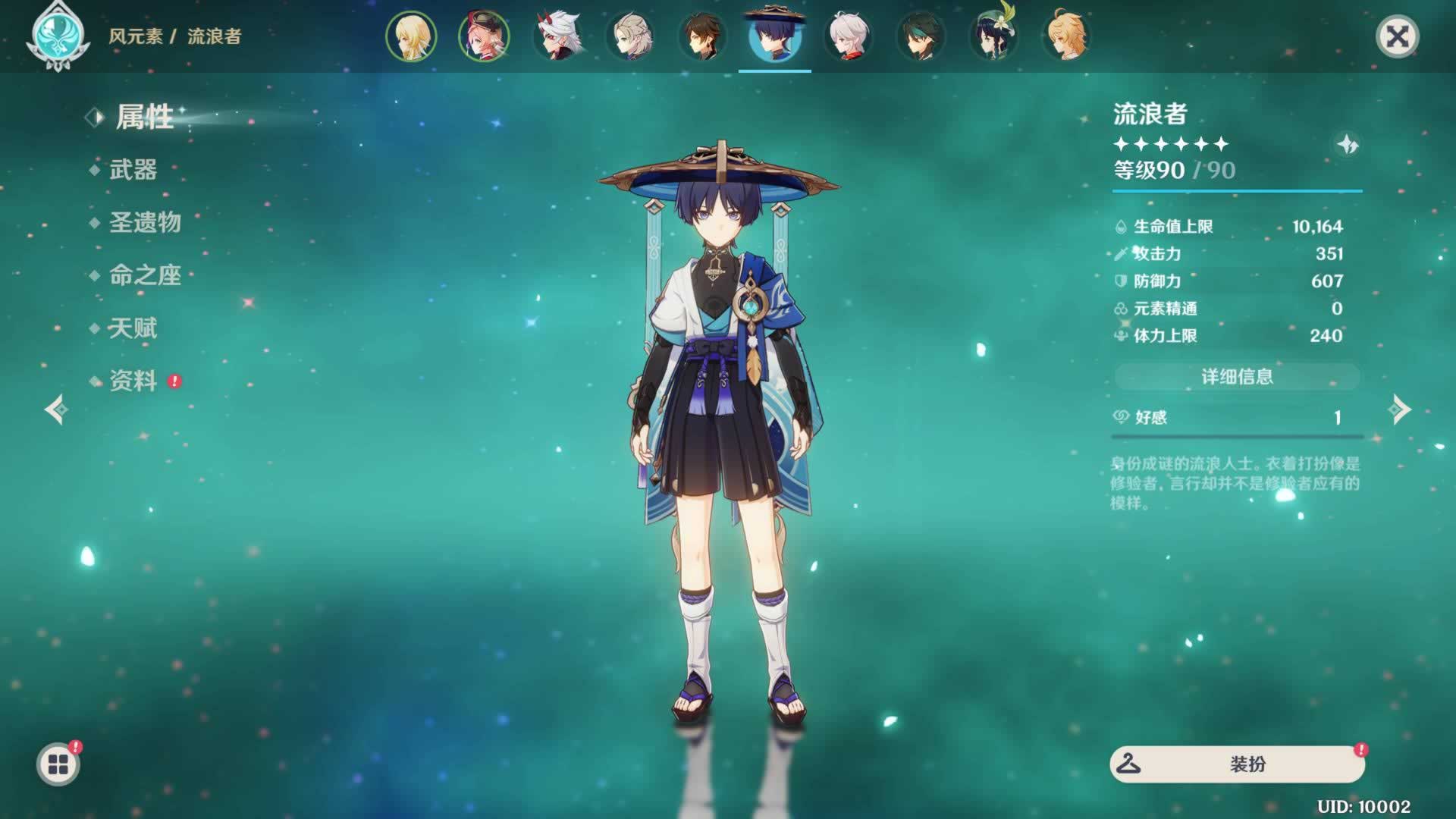Select the 属性 (Attributes) menu entry

(x=144, y=118)
